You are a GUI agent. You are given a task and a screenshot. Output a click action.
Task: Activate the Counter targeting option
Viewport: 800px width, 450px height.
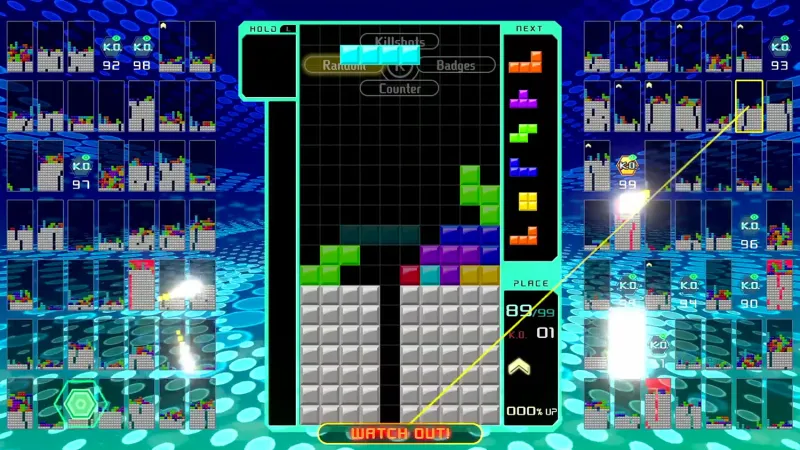click(399, 88)
